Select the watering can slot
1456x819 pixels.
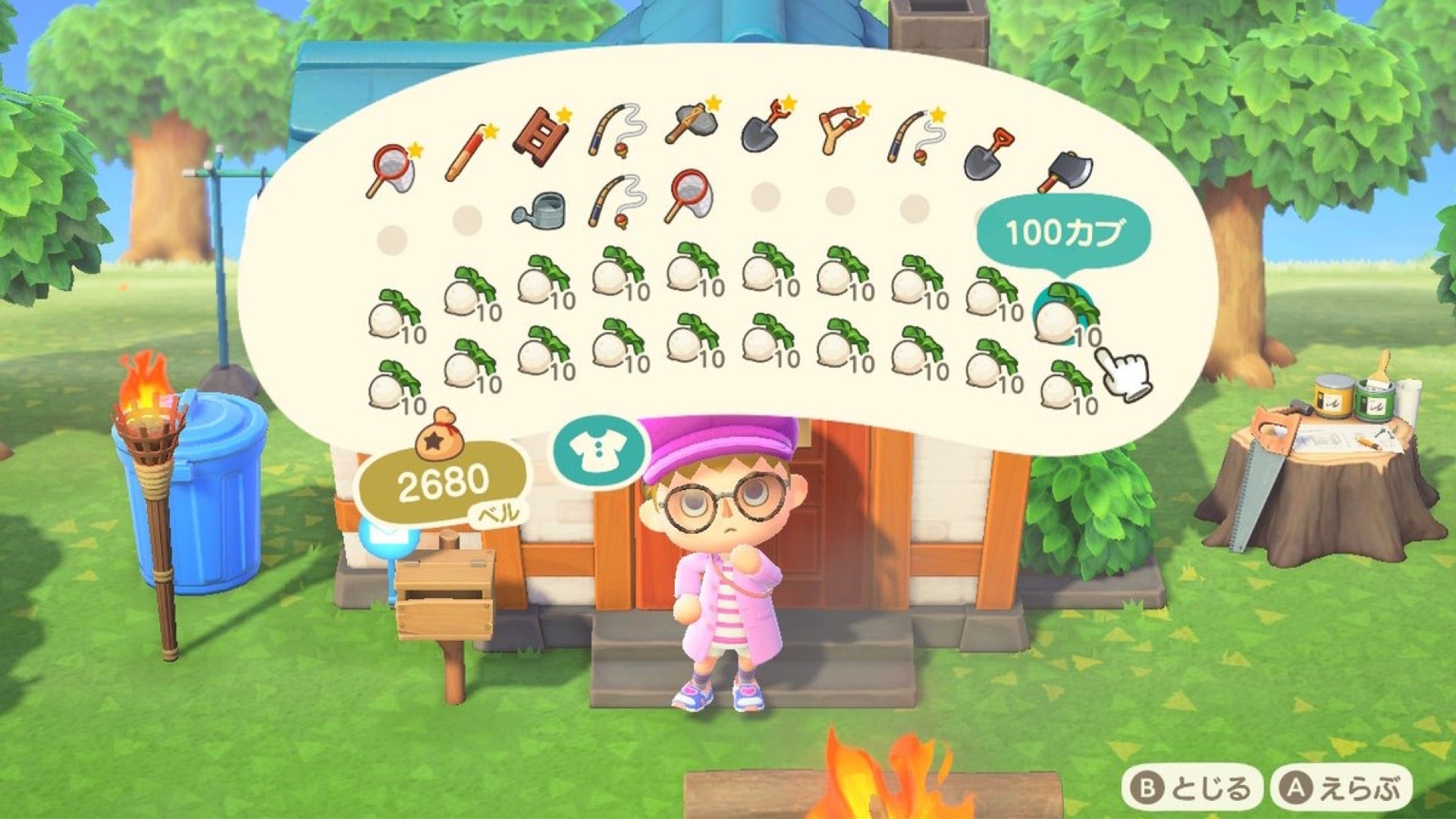539,209
